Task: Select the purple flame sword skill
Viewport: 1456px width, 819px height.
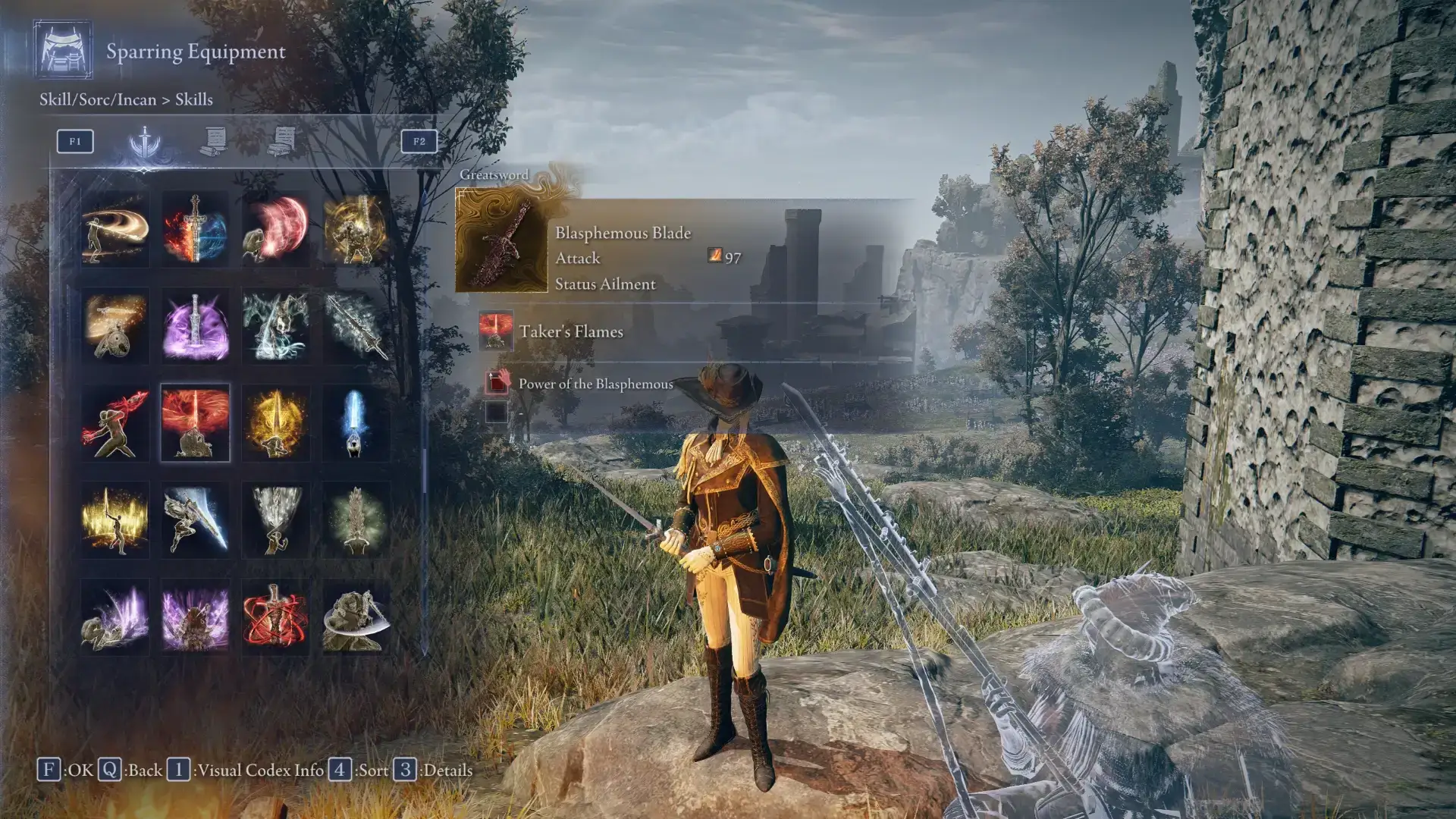Action: pos(195,325)
